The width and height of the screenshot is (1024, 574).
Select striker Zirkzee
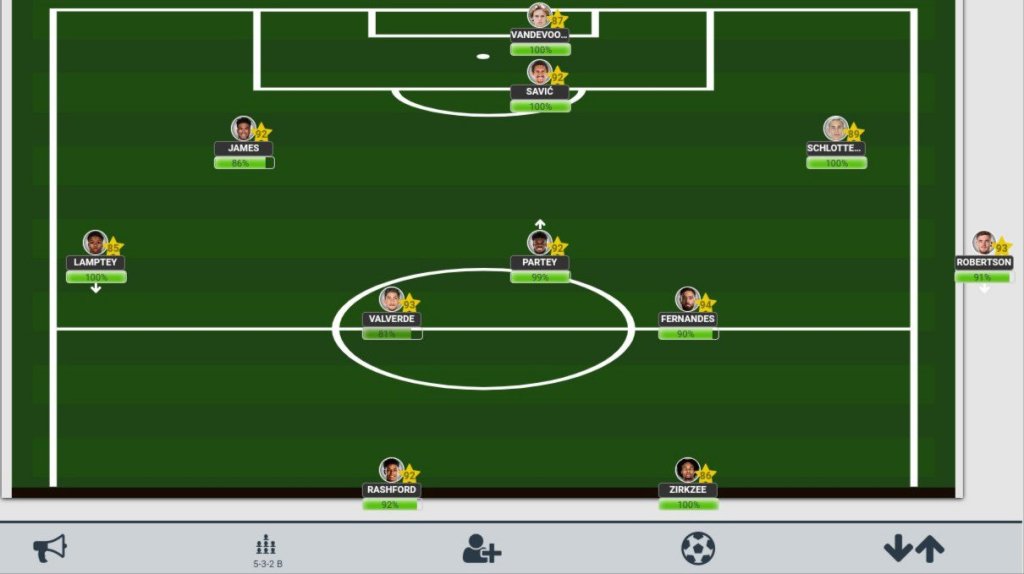688,472
